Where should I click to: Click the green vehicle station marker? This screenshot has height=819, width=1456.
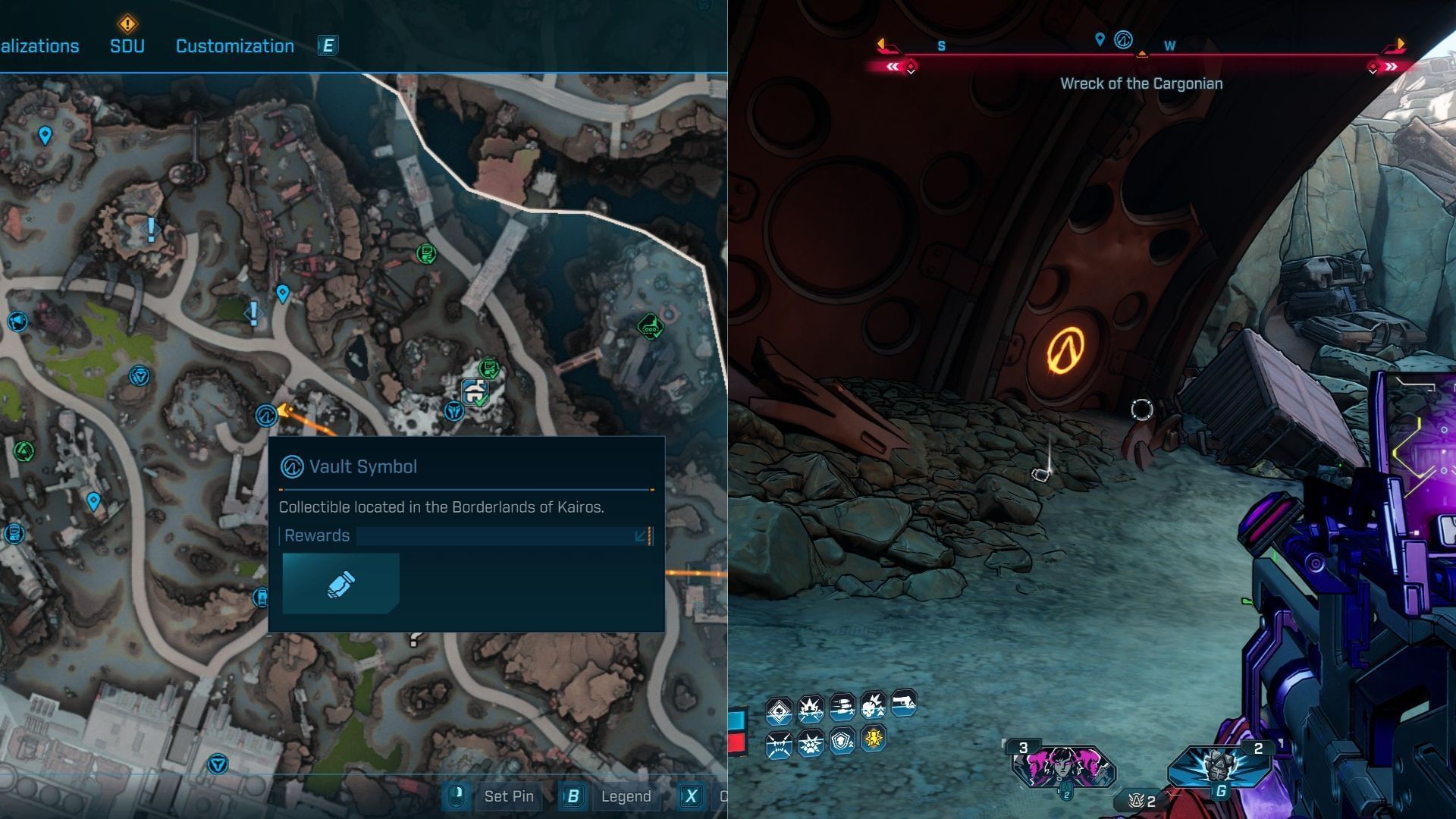[x=650, y=327]
